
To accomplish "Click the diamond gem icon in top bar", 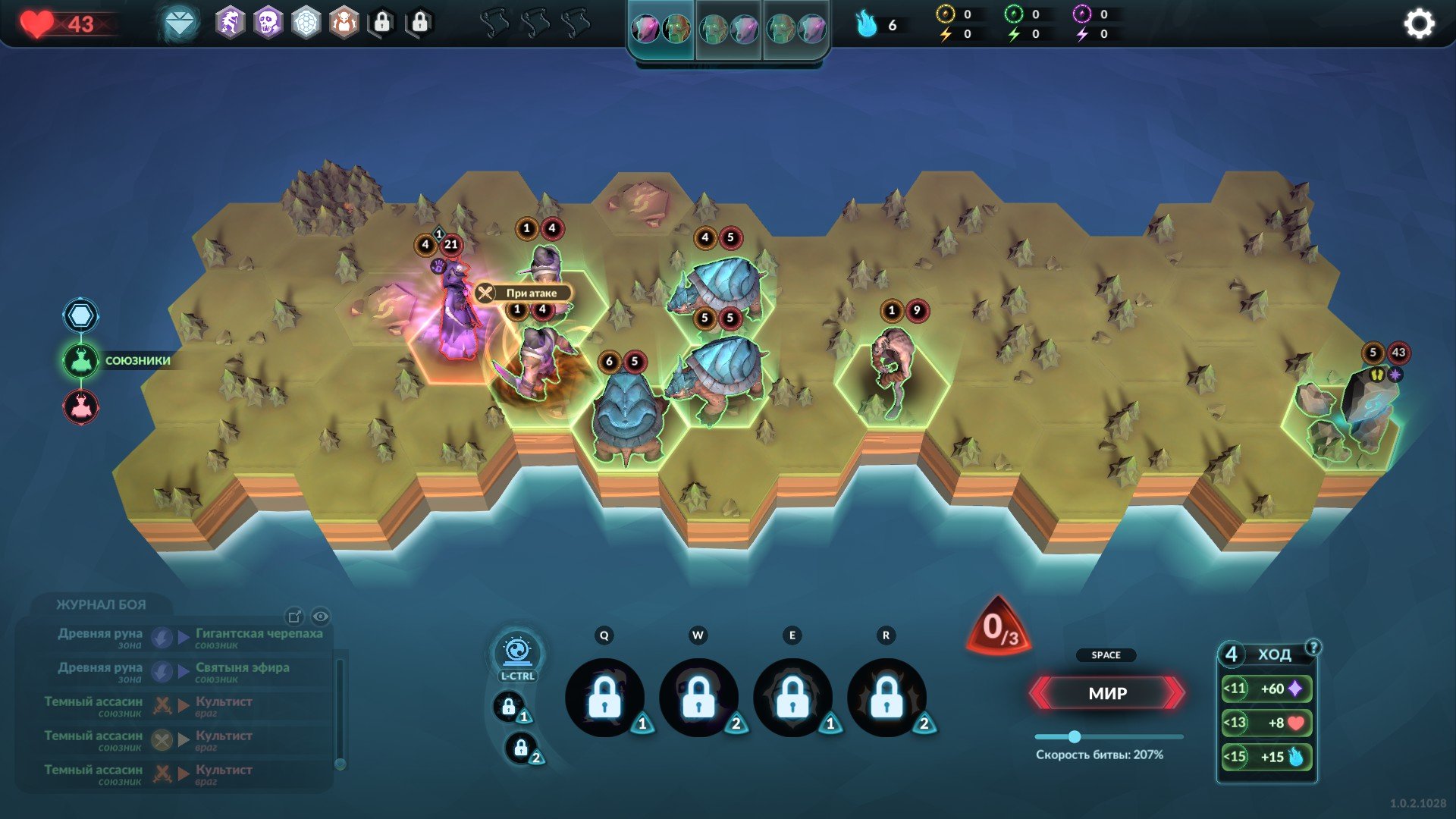I will 180,24.
